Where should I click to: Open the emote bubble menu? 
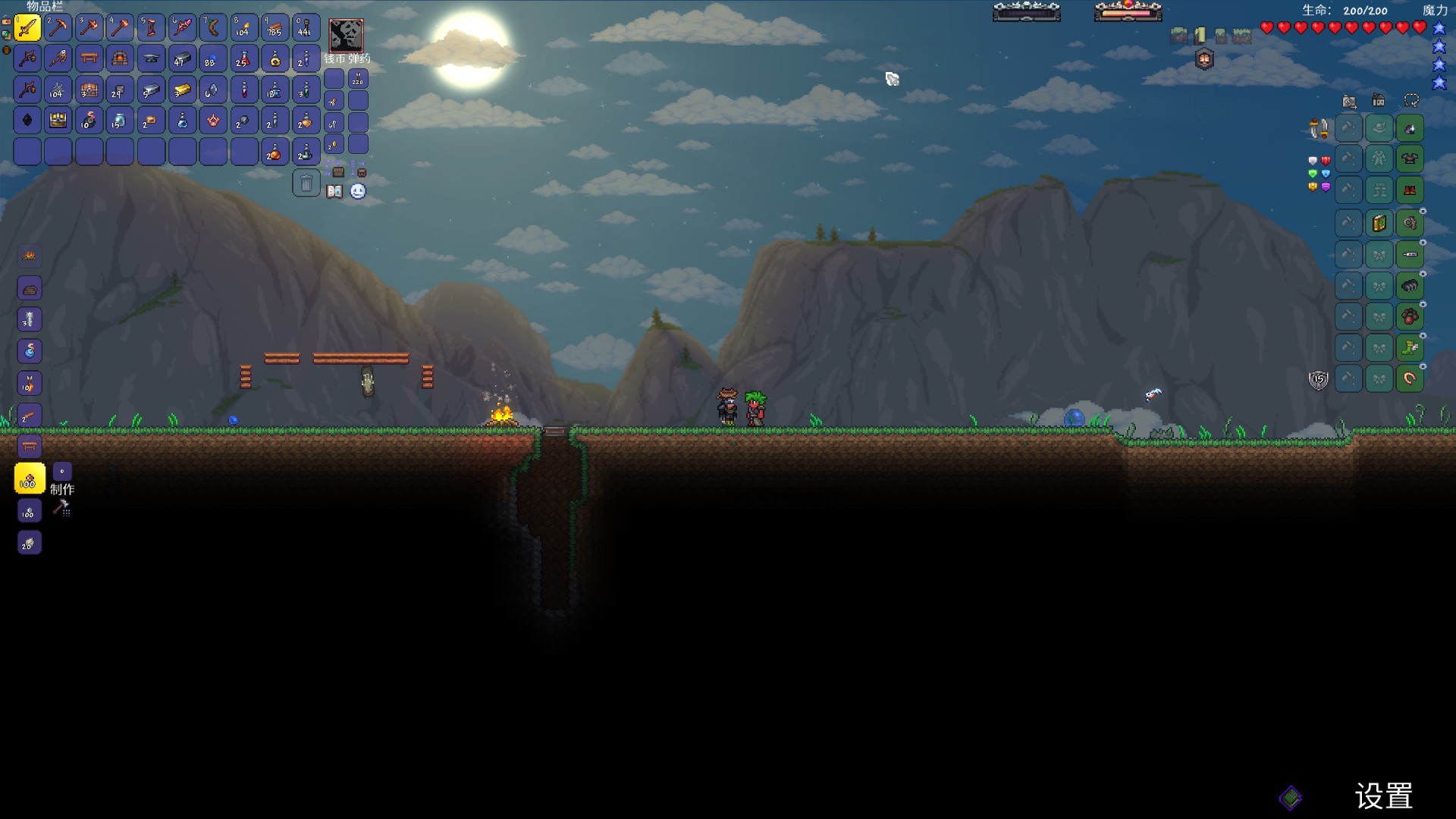[x=358, y=191]
